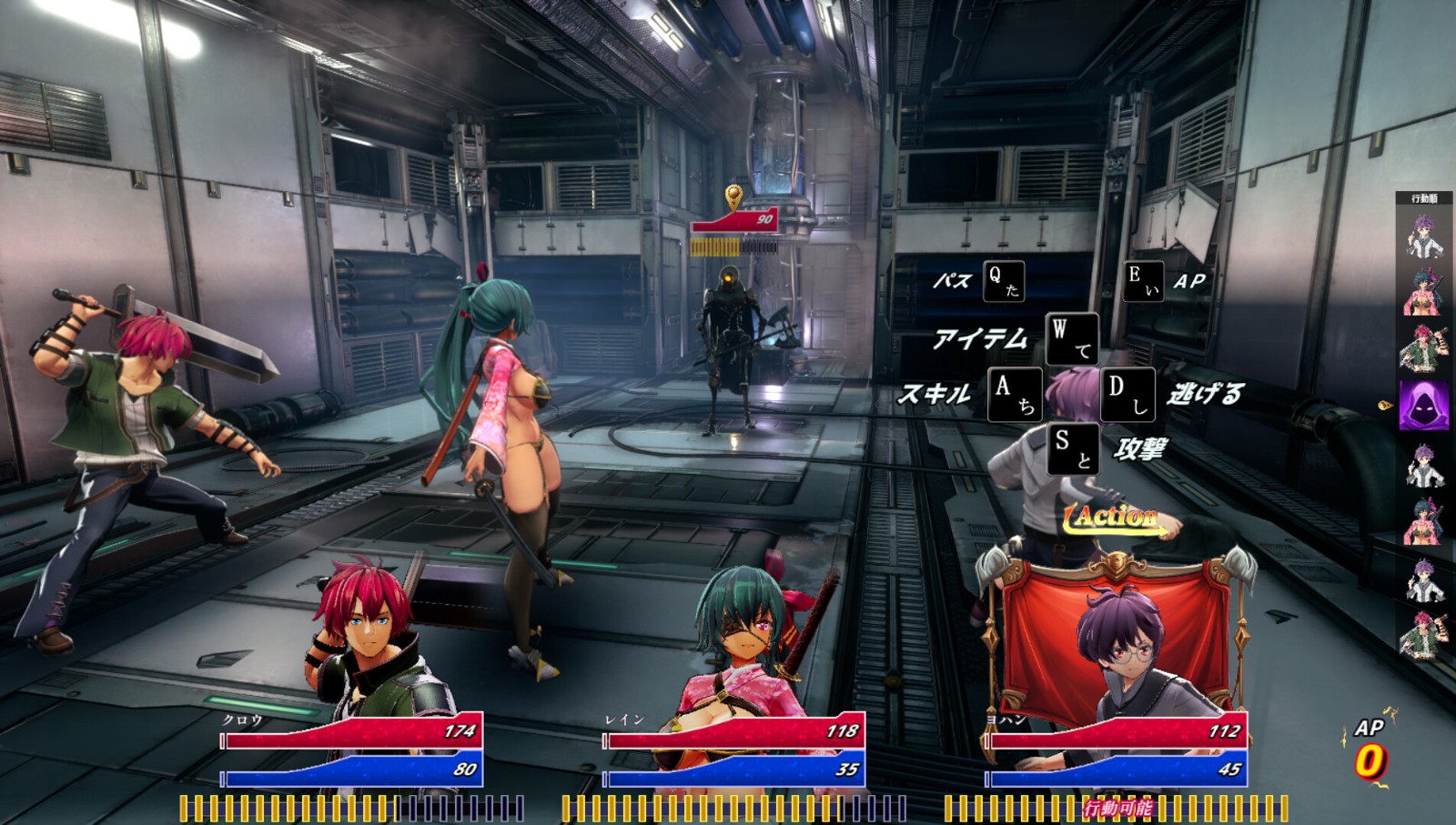Open the スキル skill menu
Viewport: 1456px width, 825px height.
coord(1015,394)
